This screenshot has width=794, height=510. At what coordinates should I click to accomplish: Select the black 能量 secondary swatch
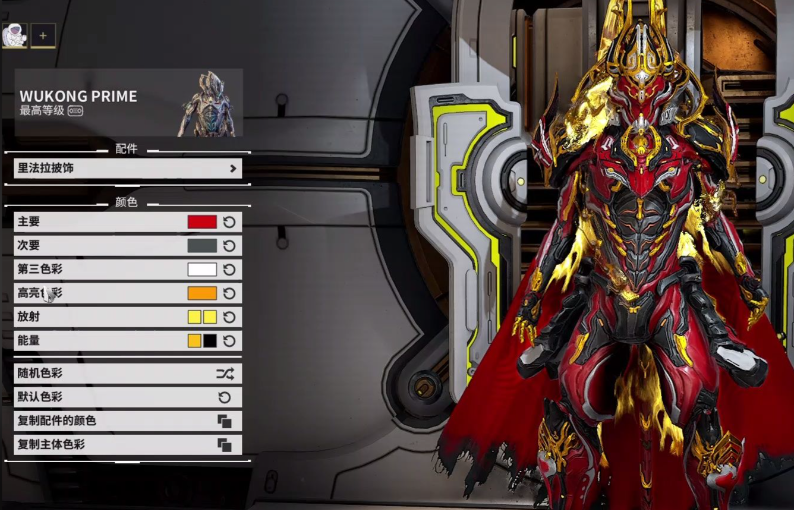[210, 341]
